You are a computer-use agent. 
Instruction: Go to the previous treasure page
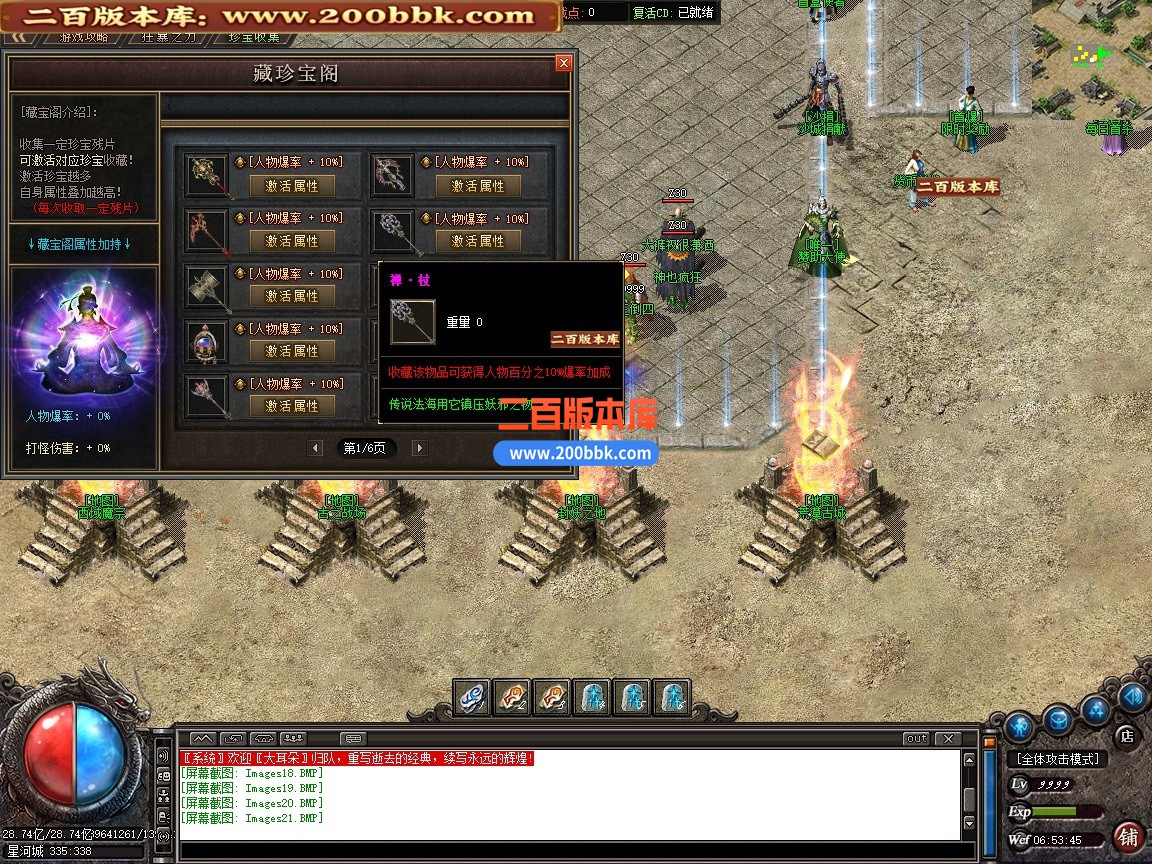pos(316,448)
